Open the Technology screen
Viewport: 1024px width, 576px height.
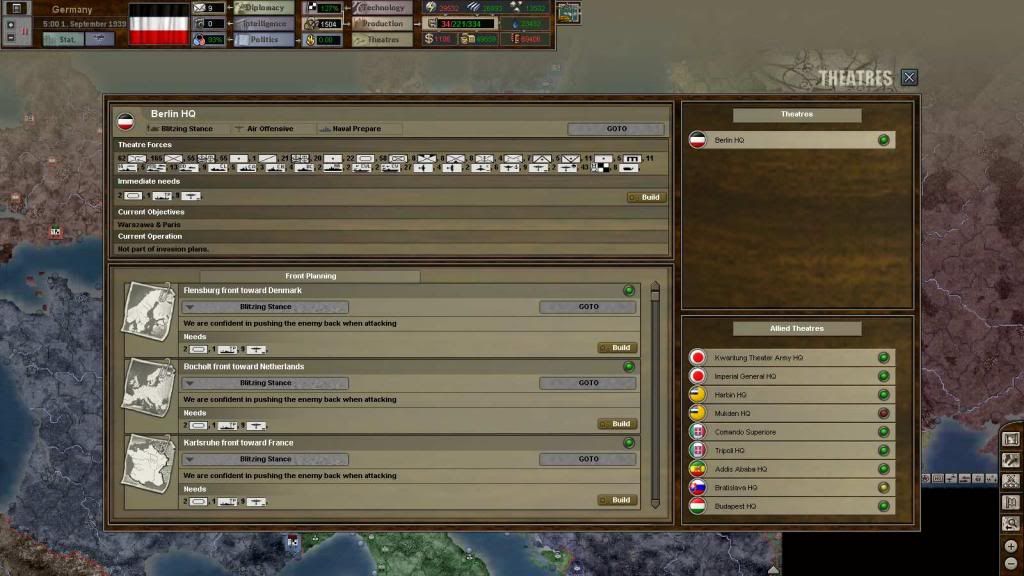coord(382,8)
